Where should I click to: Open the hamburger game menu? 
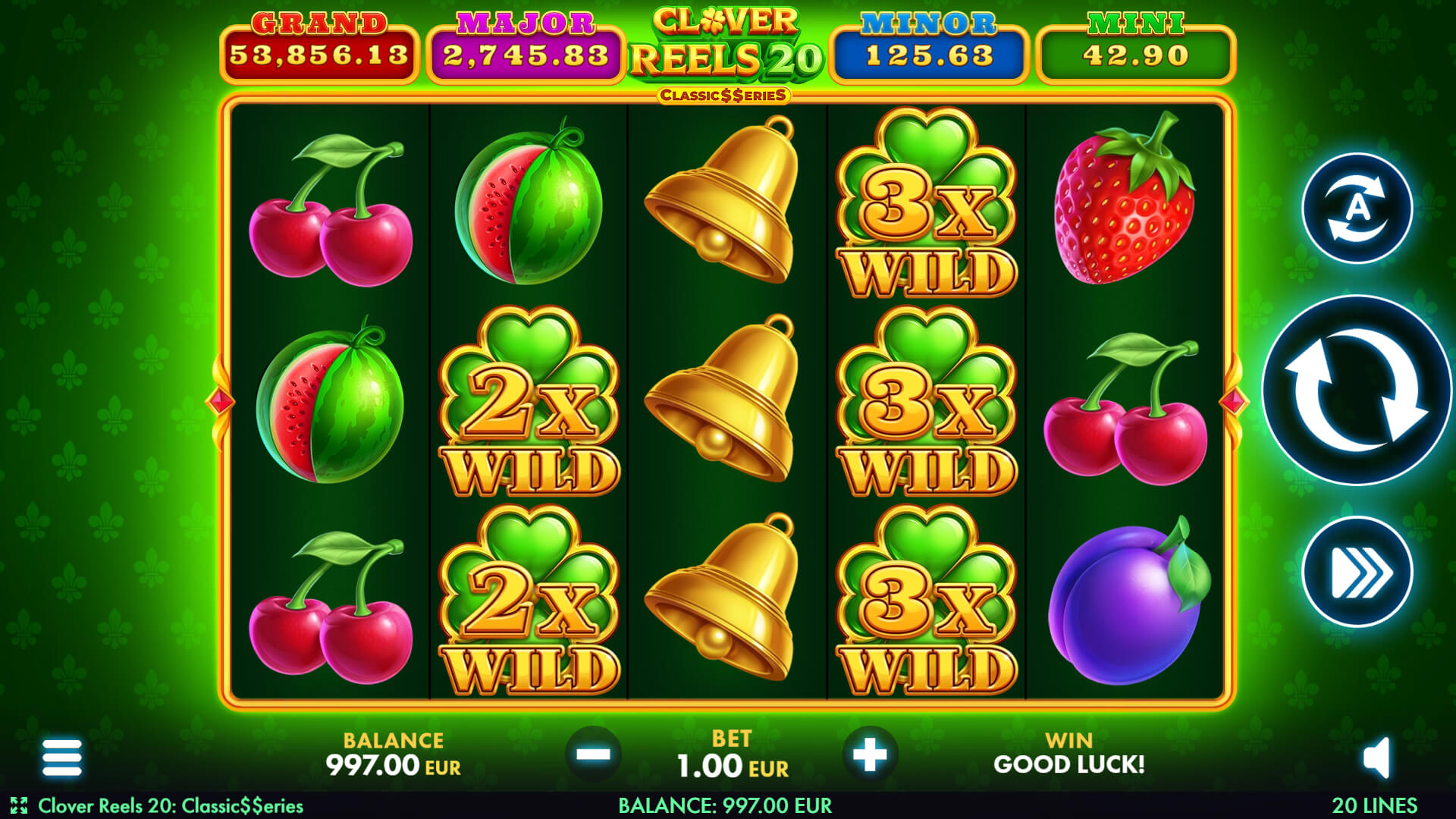[x=62, y=758]
